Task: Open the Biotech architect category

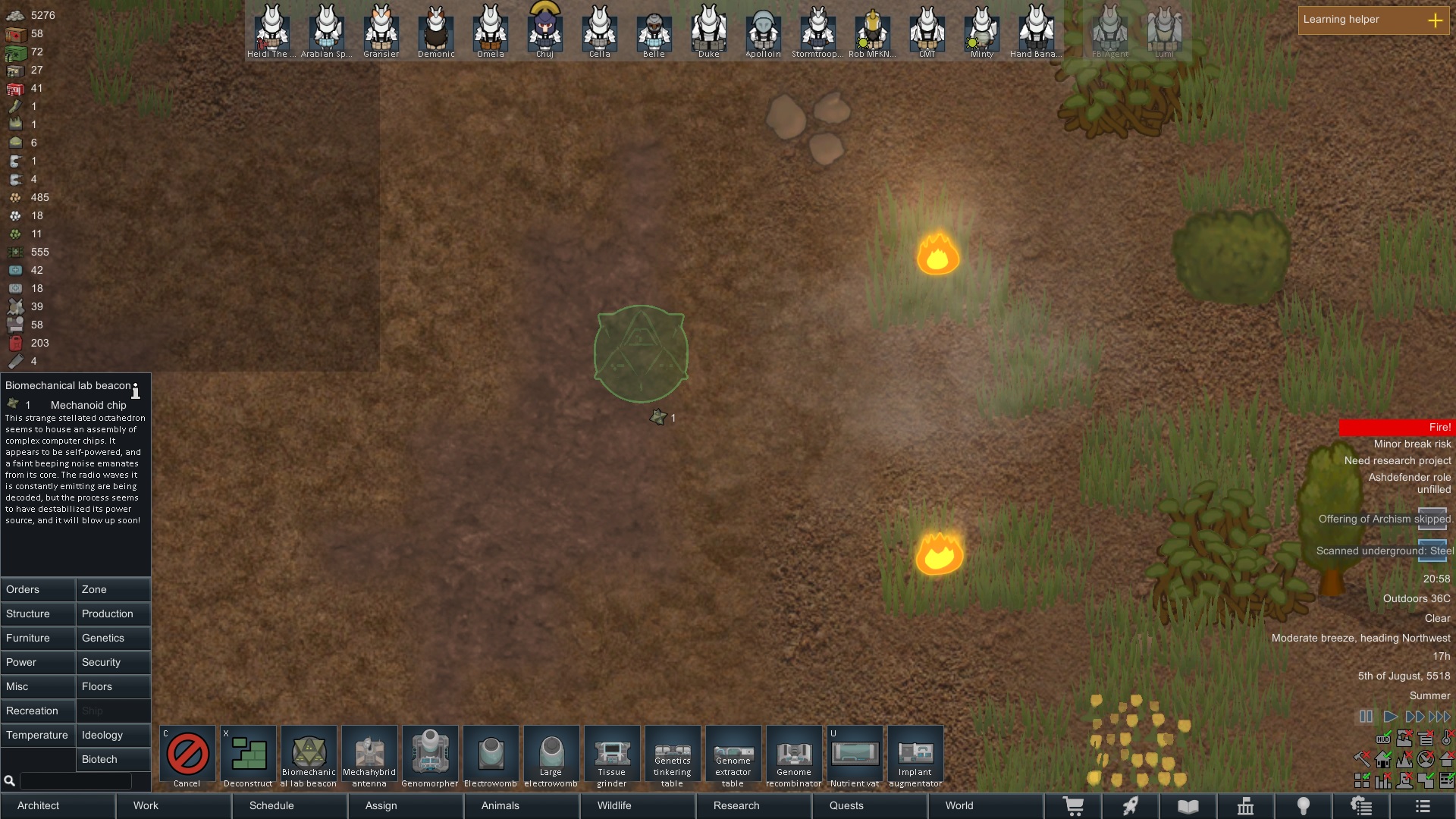Action: tap(113, 759)
